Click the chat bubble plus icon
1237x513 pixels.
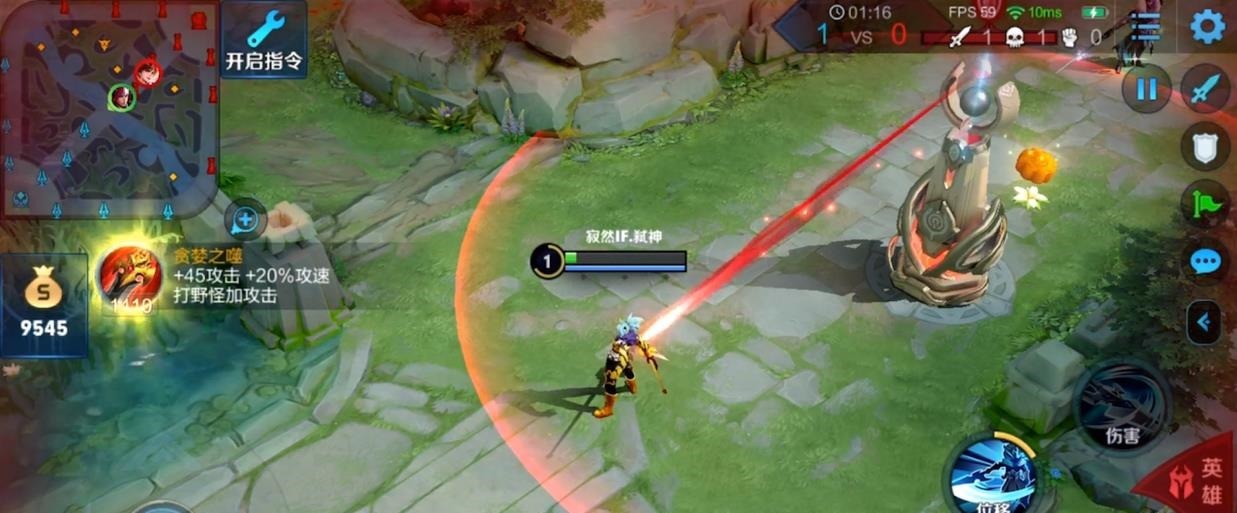pyautogui.click(x=245, y=218)
